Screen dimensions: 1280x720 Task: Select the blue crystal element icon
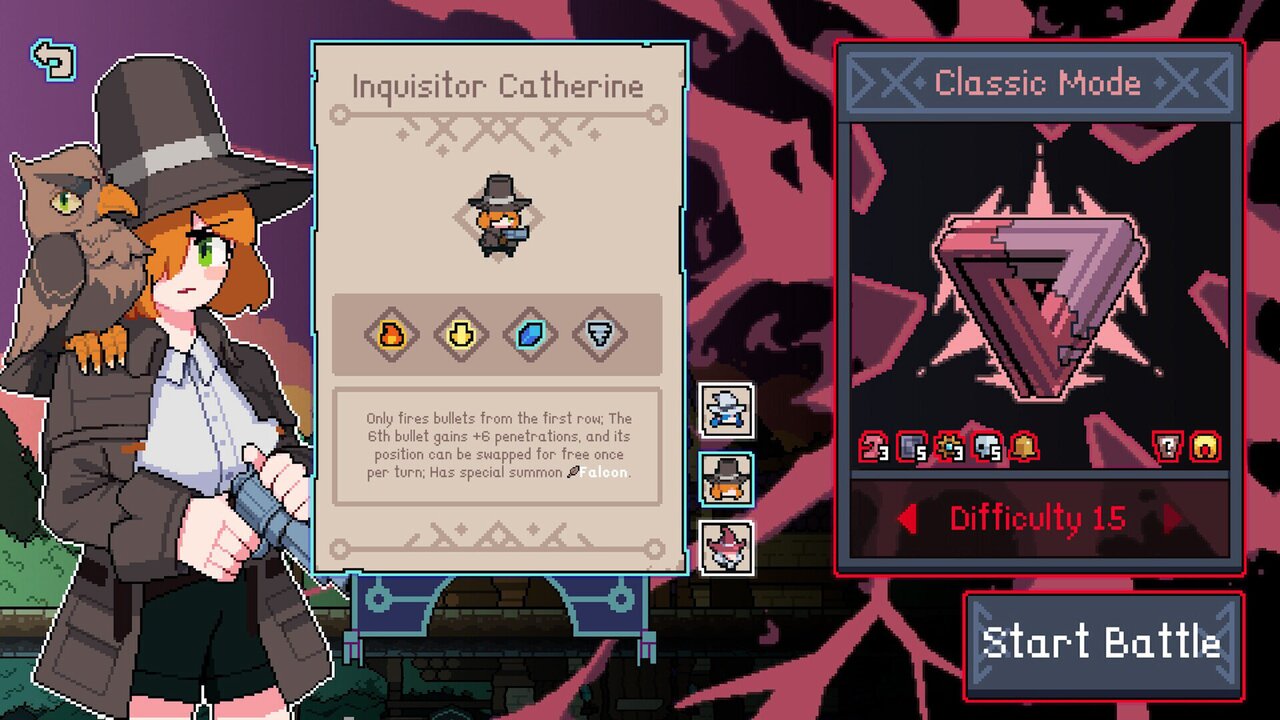point(530,334)
